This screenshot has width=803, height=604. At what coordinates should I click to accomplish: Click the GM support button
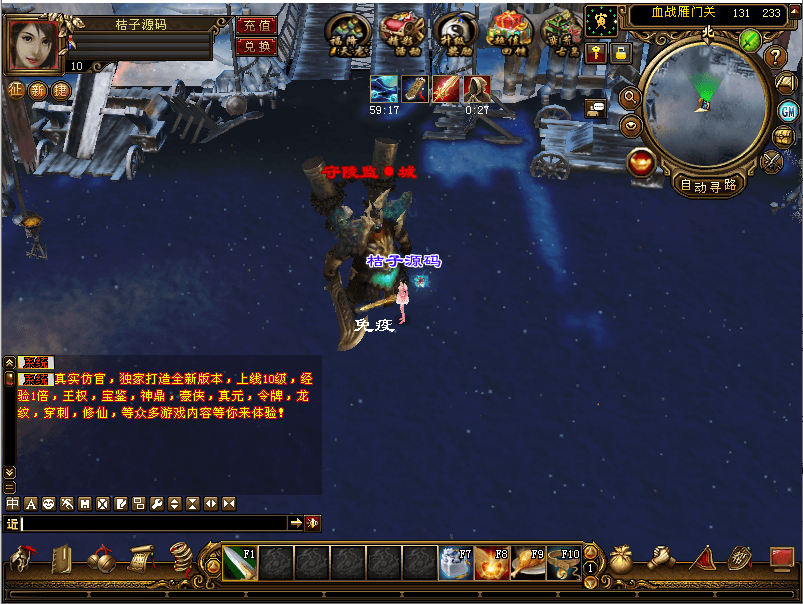click(x=788, y=110)
